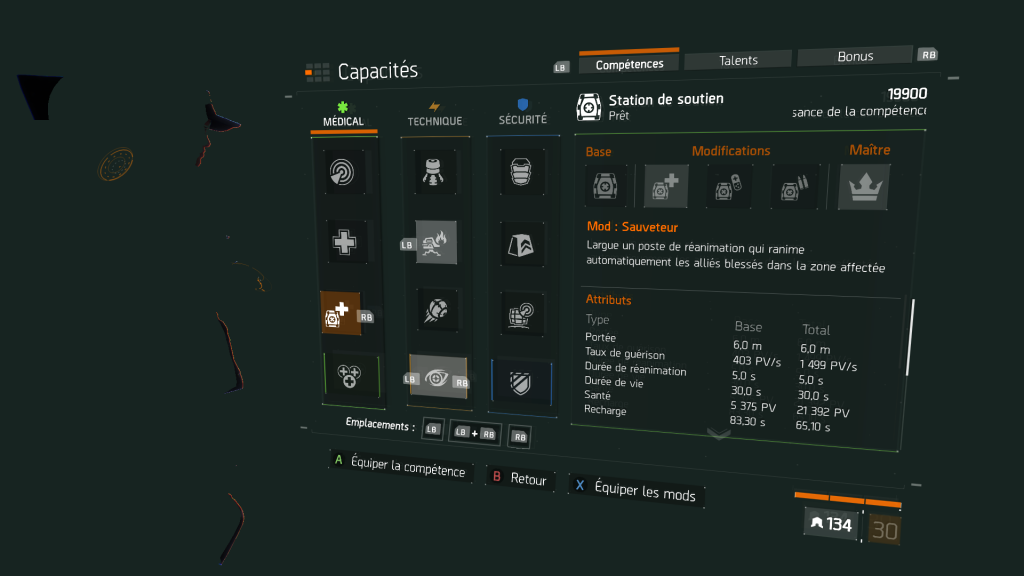This screenshot has height=576, width=1024.
Task: Open the Bonus tab
Action: pyautogui.click(x=855, y=56)
